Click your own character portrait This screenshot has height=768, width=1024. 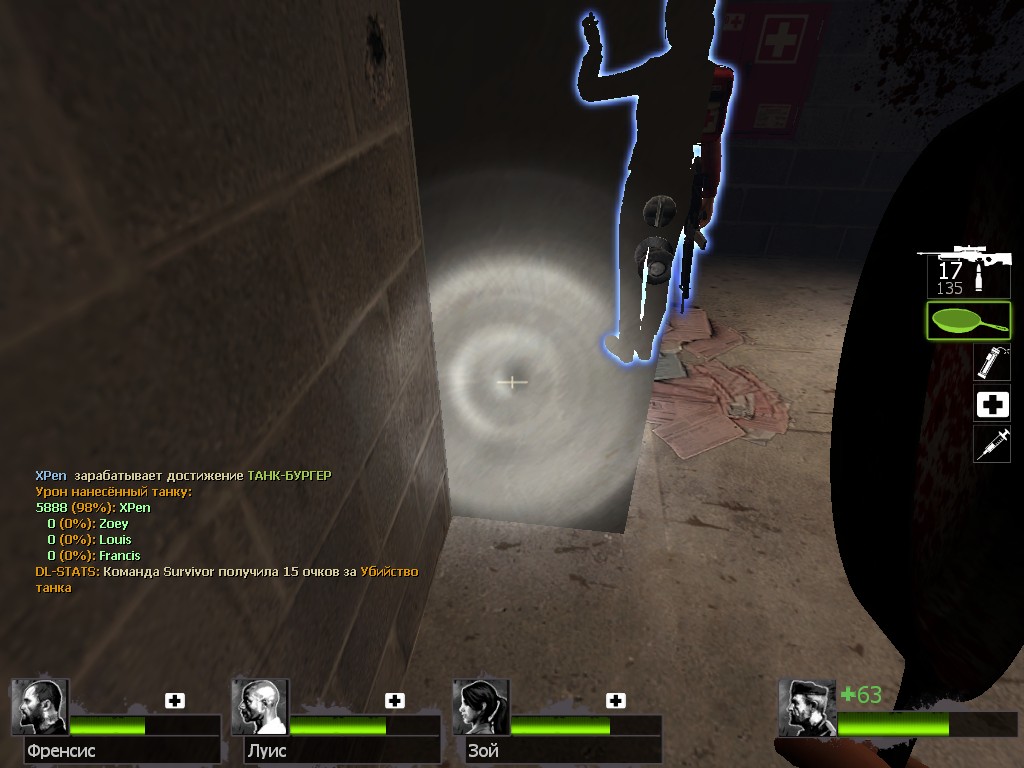(x=806, y=707)
